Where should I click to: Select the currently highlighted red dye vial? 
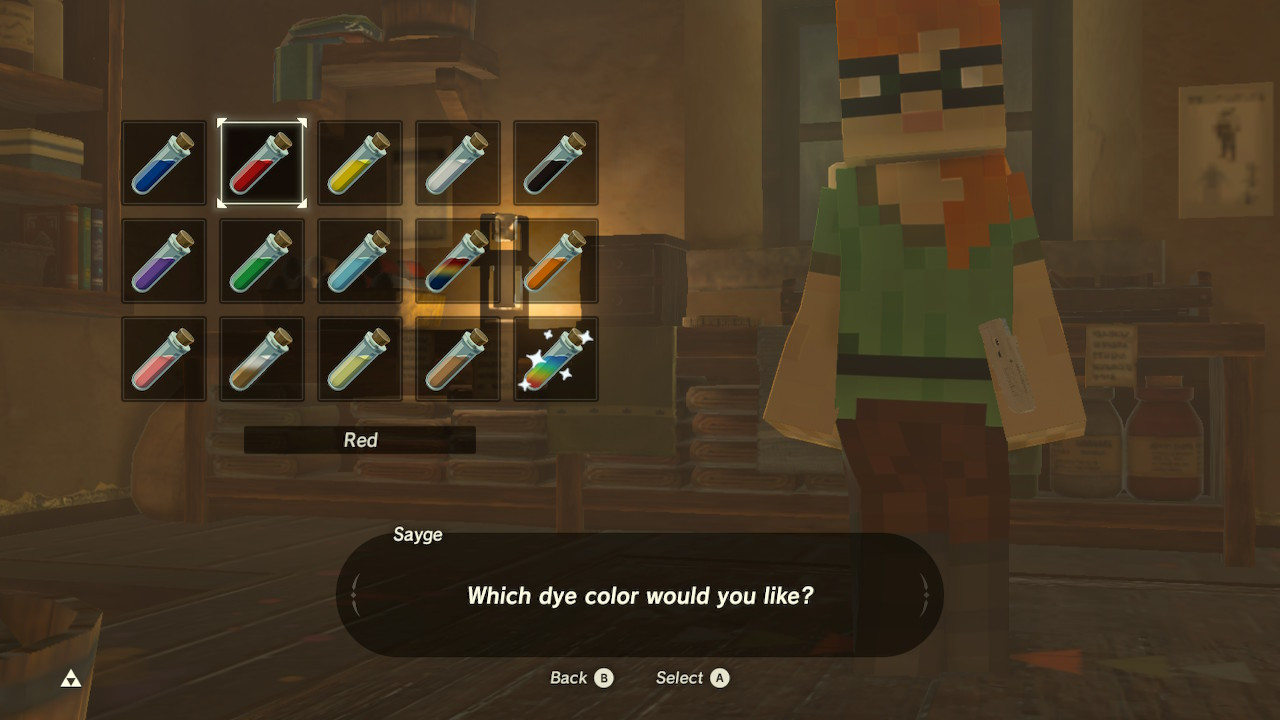[261, 162]
